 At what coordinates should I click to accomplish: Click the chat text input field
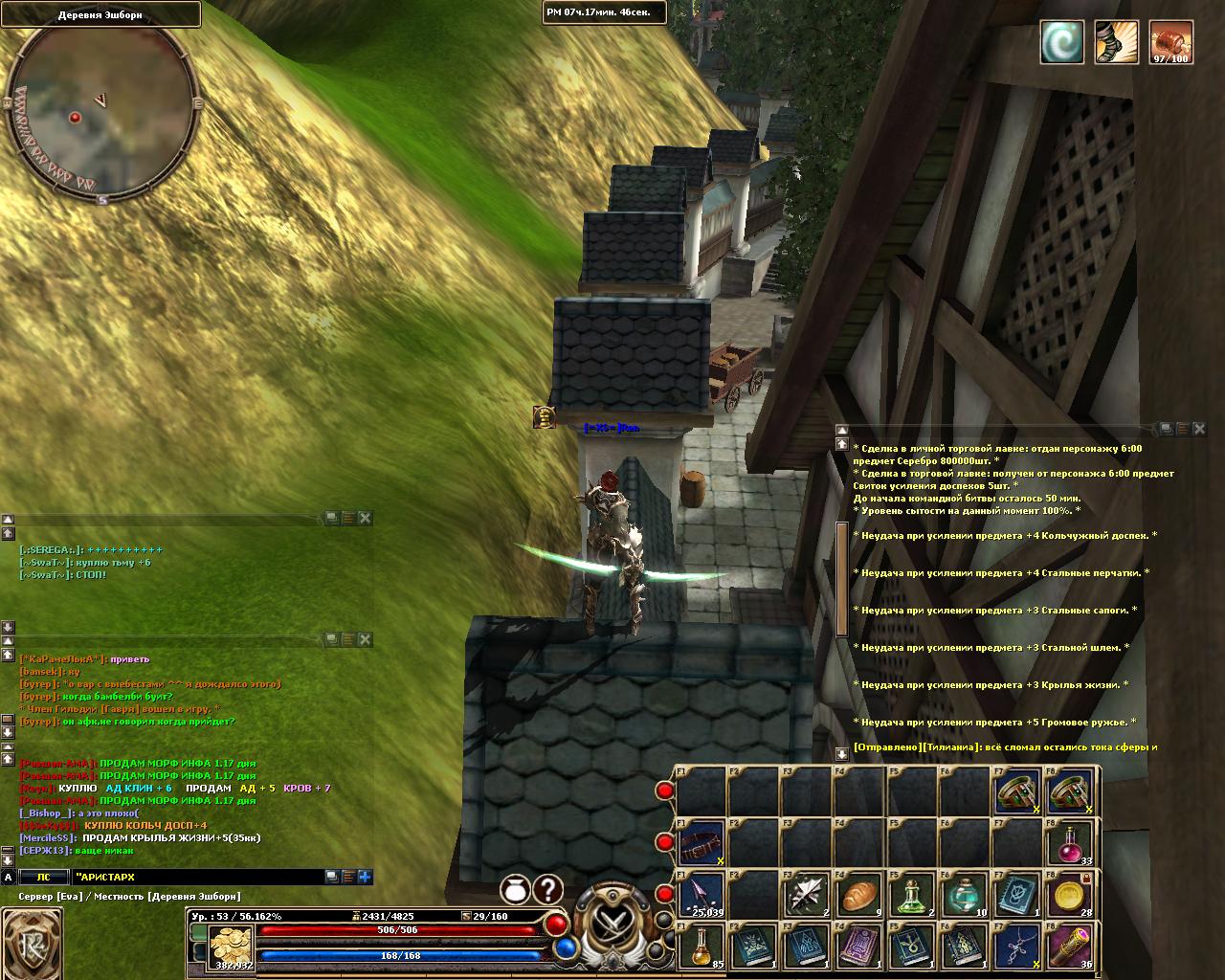[x=196, y=877]
